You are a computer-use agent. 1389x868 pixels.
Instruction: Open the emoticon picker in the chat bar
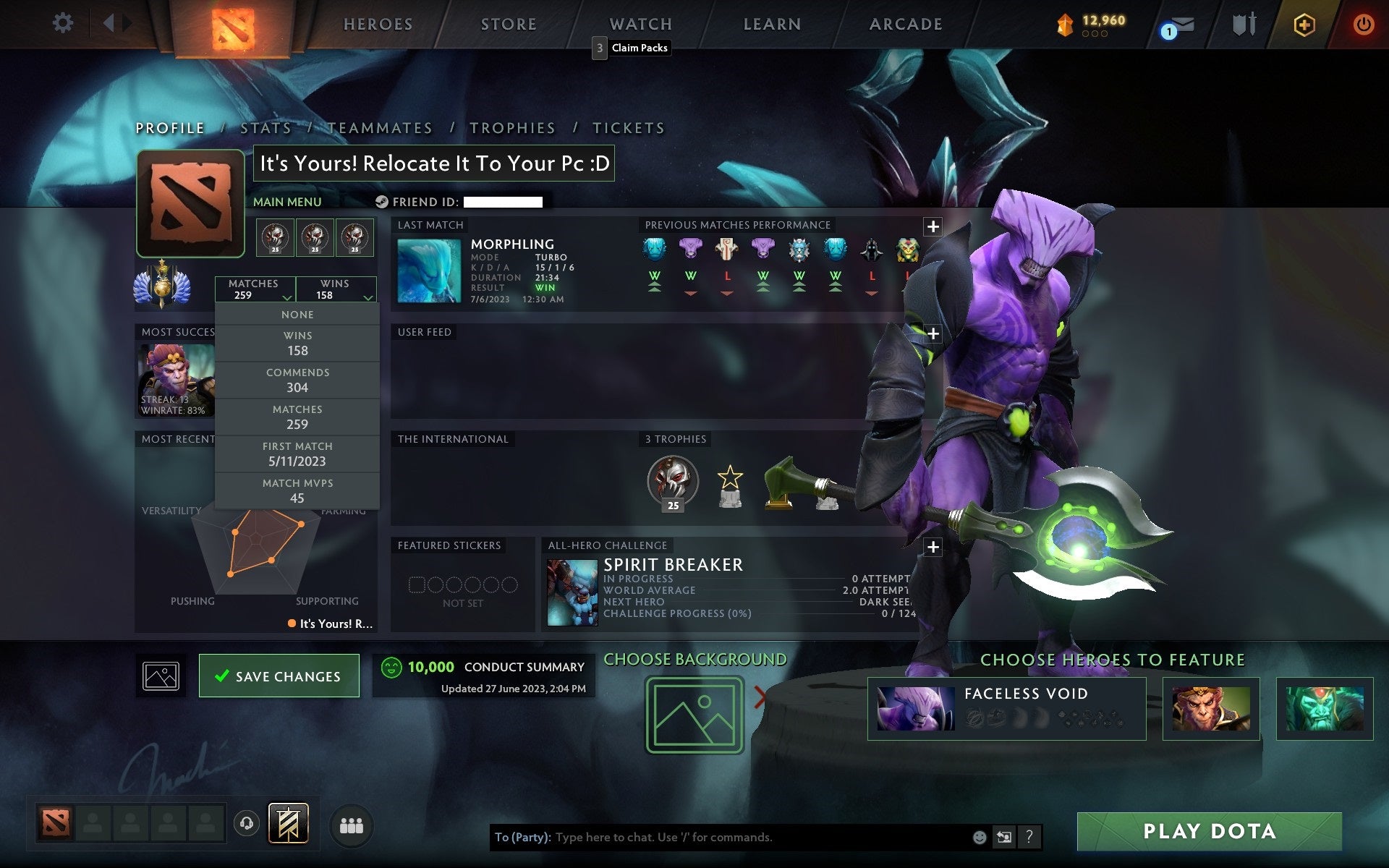[x=979, y=838]
